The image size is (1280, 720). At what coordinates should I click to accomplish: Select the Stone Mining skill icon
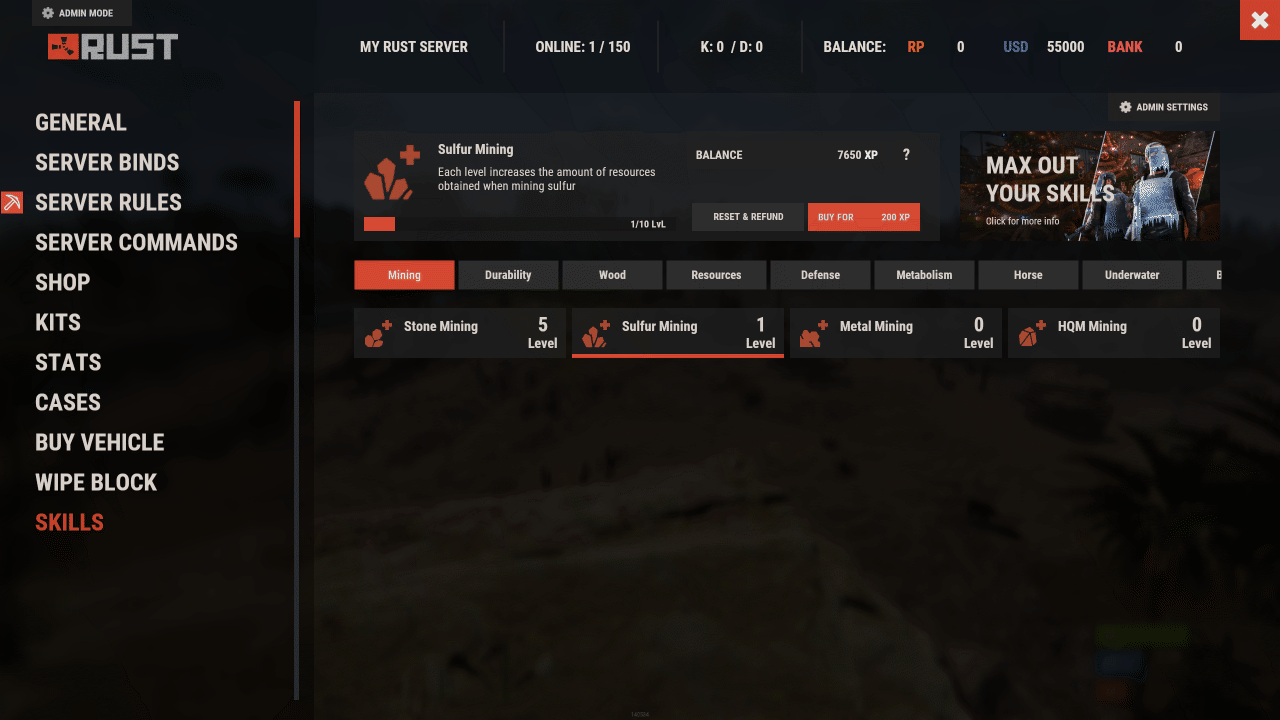(377, 333)
